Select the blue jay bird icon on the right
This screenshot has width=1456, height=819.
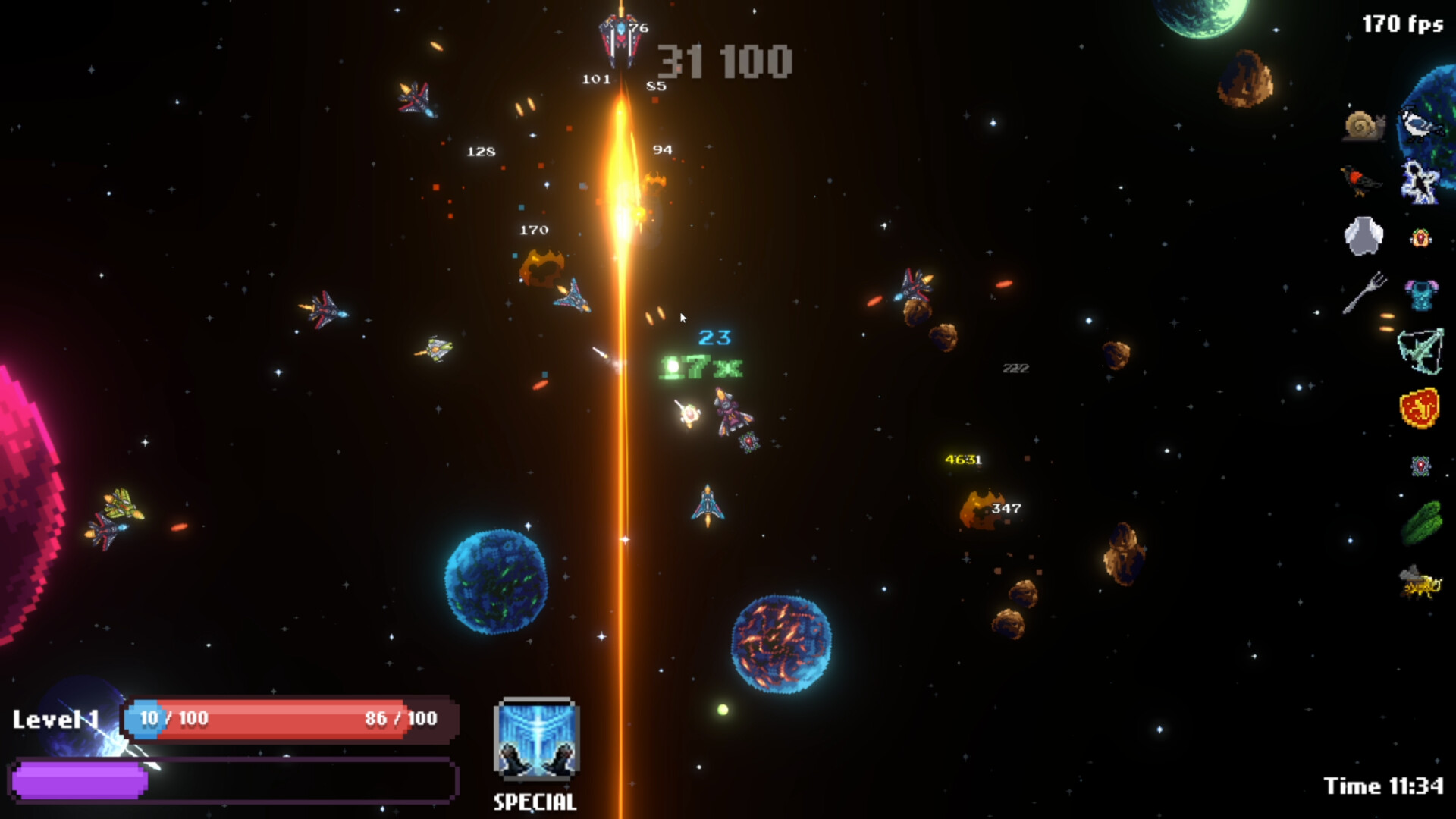click(1420, 127)
